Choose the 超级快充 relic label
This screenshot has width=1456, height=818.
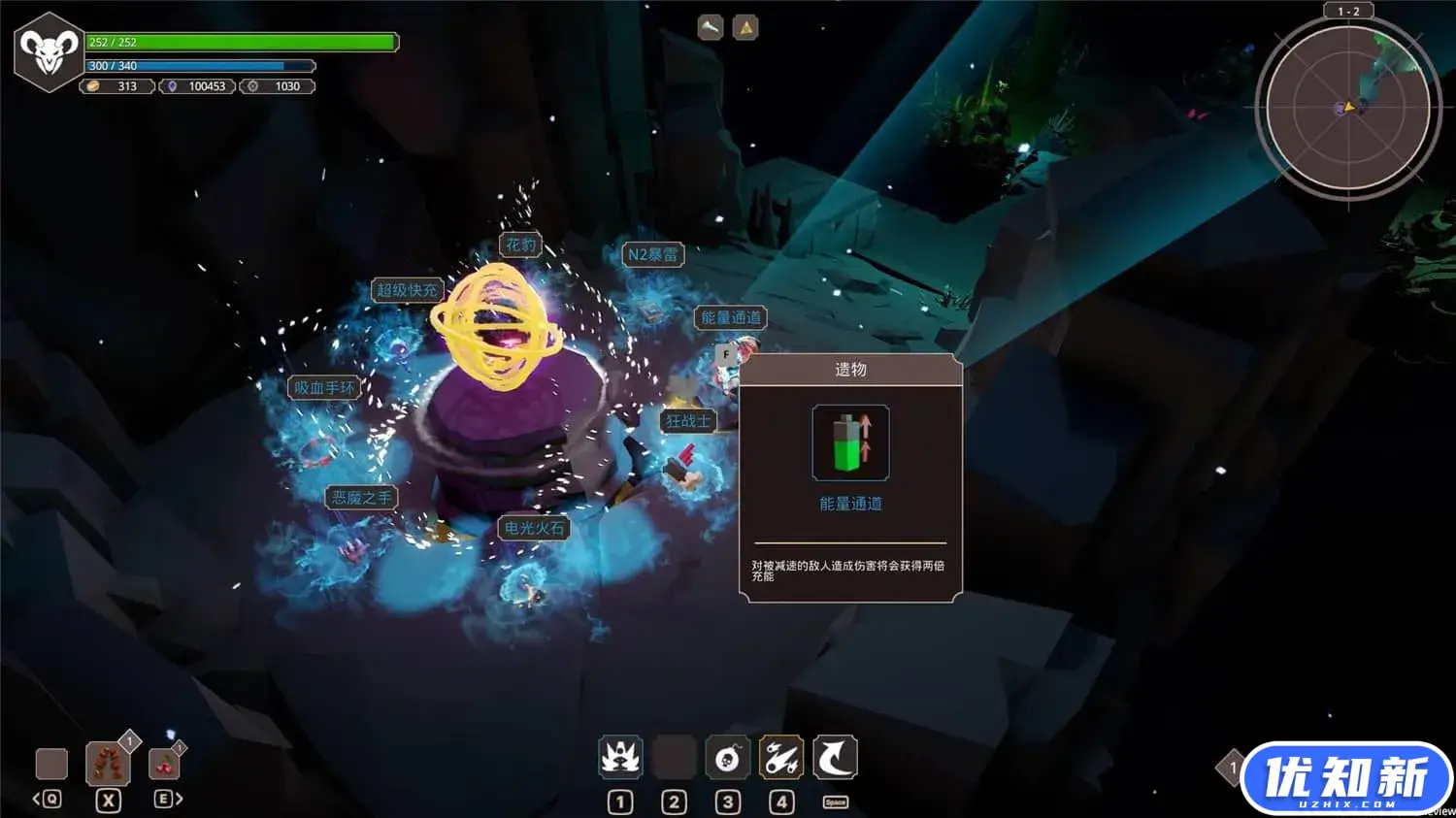tap(407, 290)
